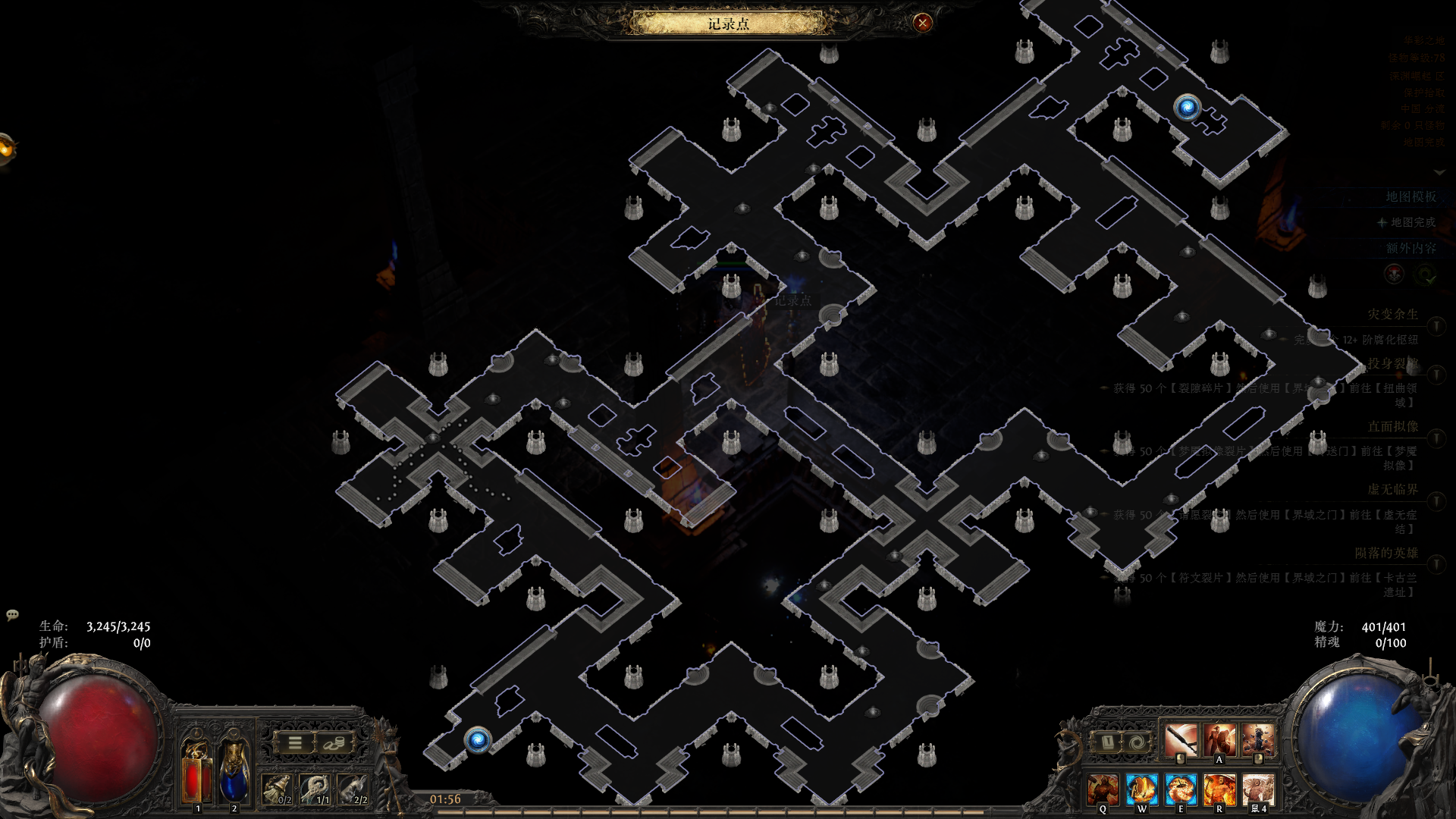The image size is (1456, 819).
Task: Pin the 灾变余生 quest tracker entry
Action: click(x=1436, y=326)
